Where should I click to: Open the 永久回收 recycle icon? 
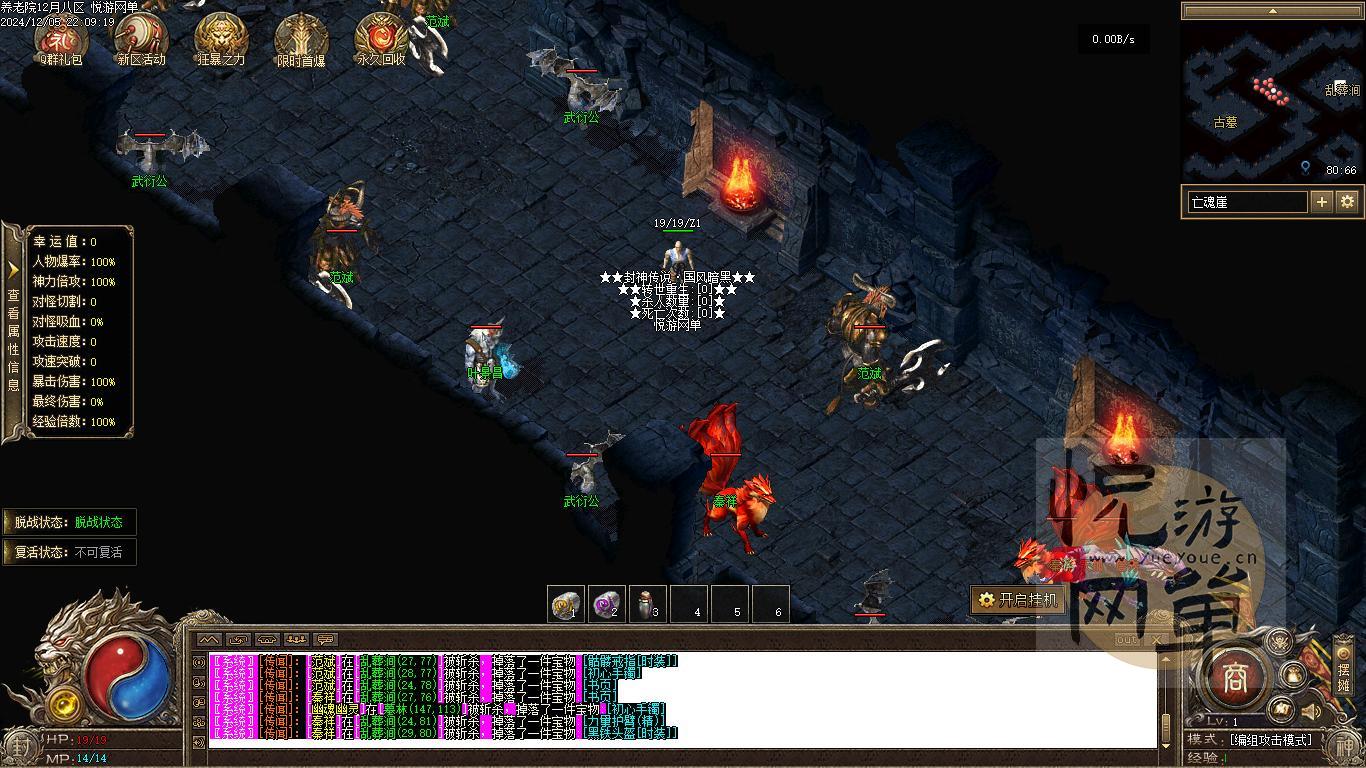coord(381,38)
